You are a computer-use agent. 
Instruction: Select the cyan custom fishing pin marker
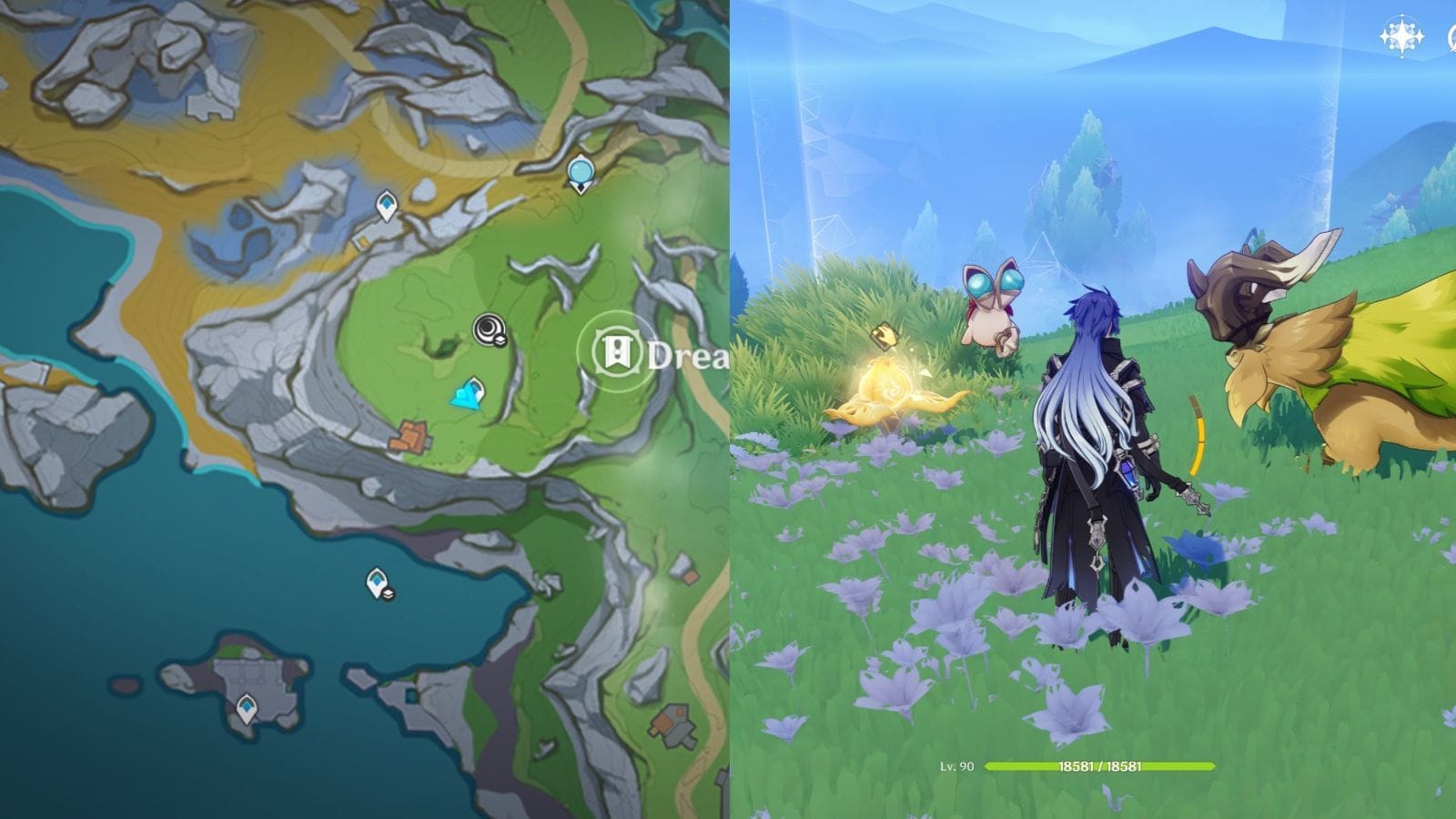[x=470, y=395]
